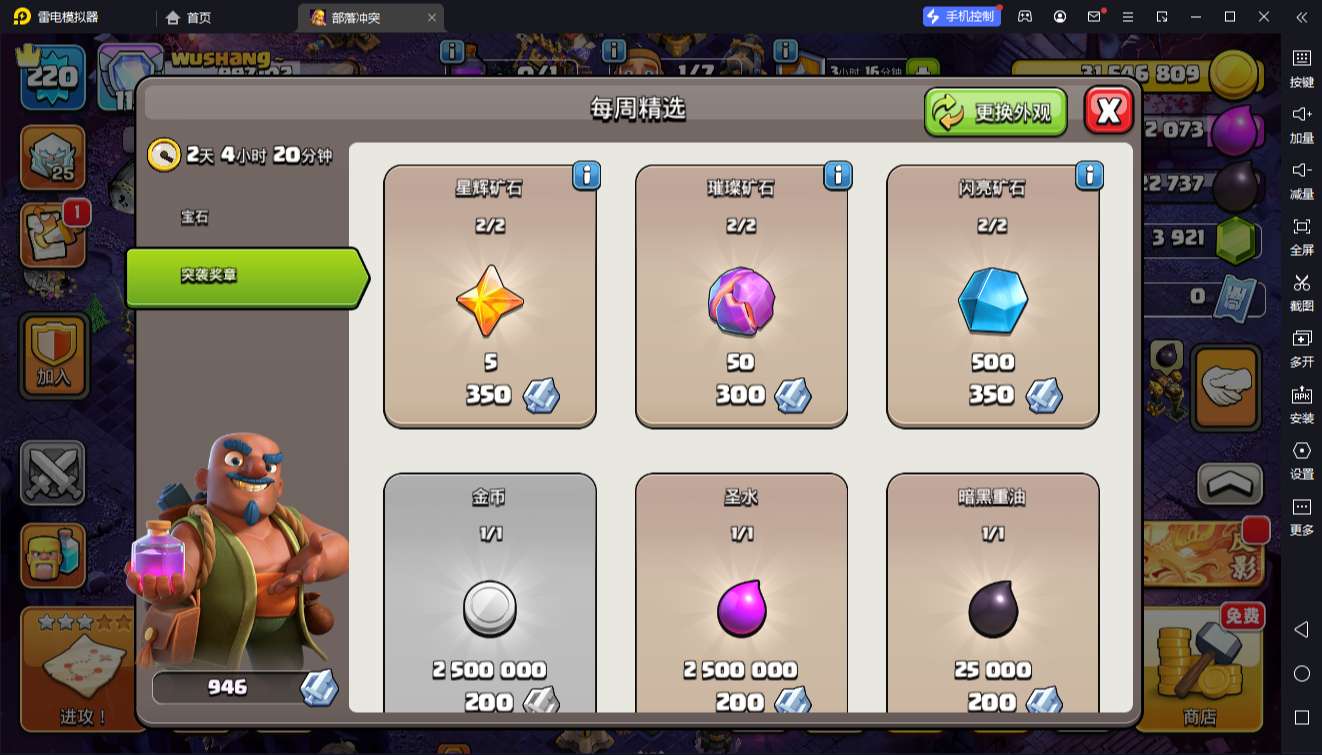Select the 突袭奖章 tab
Image resolution: width=1322 pixels, height=755 pixels.
(245, 276)
